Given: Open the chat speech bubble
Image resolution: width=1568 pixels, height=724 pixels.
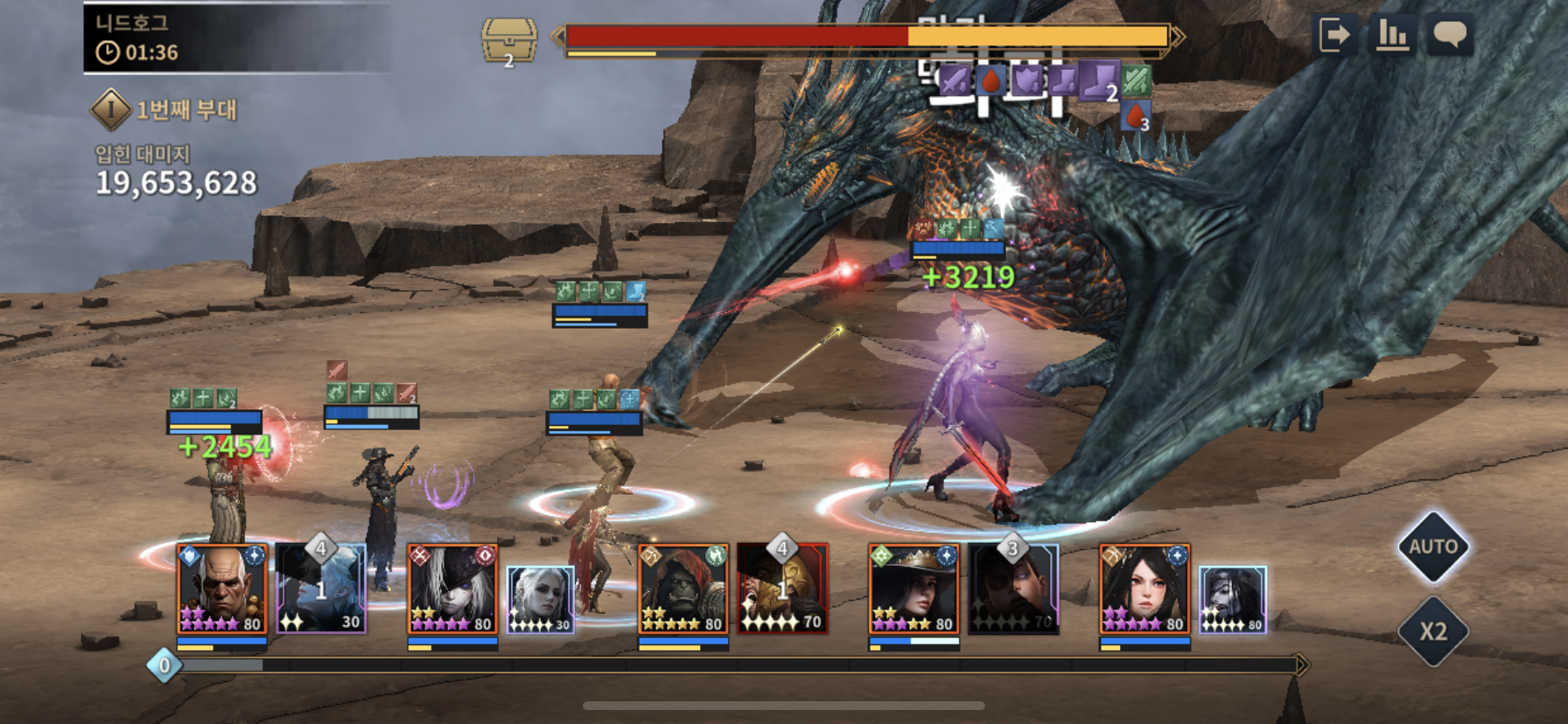Looking at the screenshot, I should [1450, 36].
